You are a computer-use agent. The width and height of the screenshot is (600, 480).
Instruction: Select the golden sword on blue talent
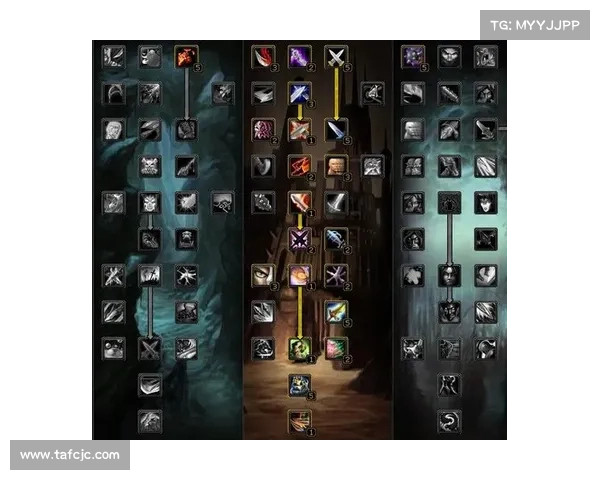336,311
